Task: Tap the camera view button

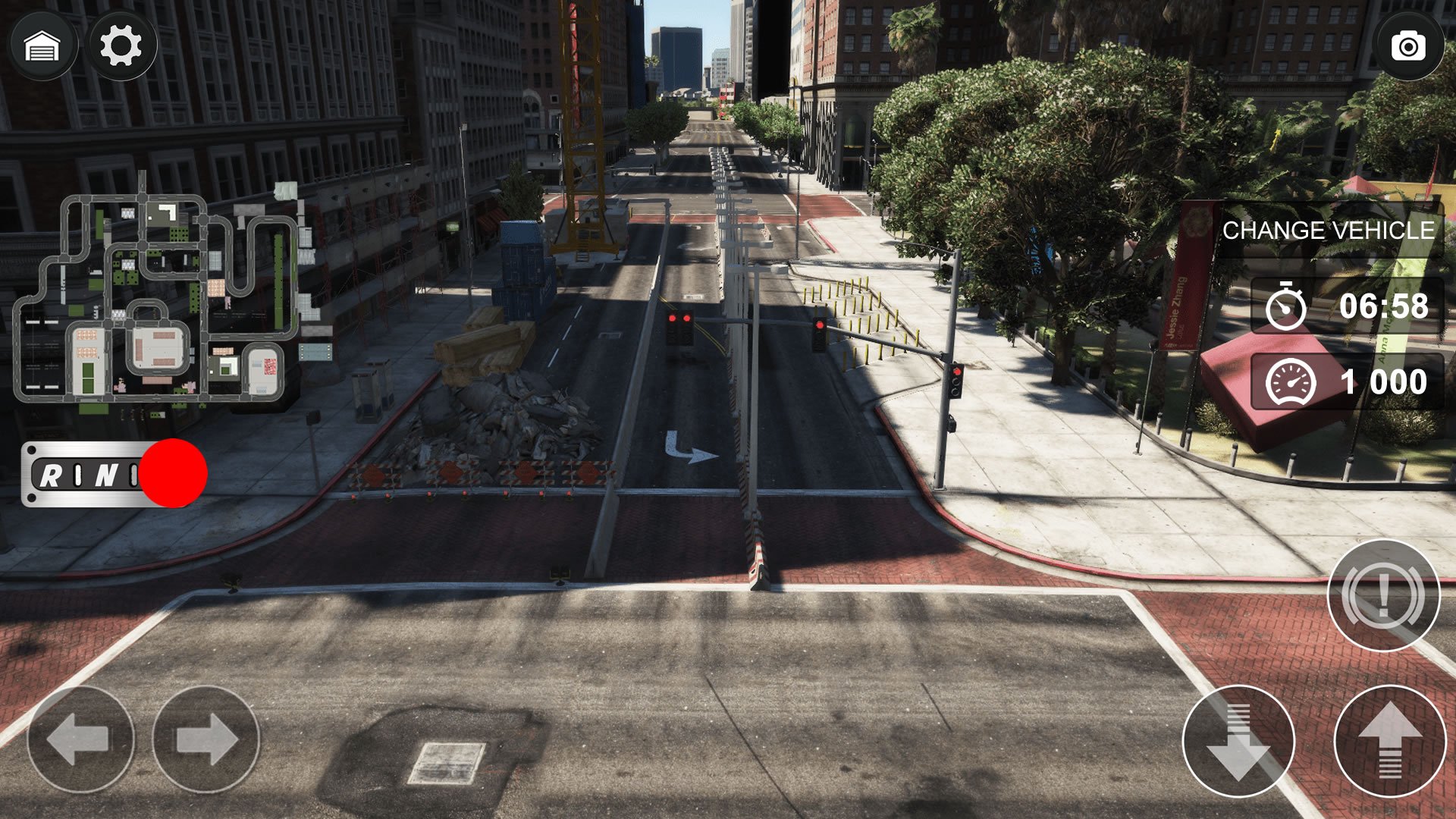Action: coord(1407,46)
